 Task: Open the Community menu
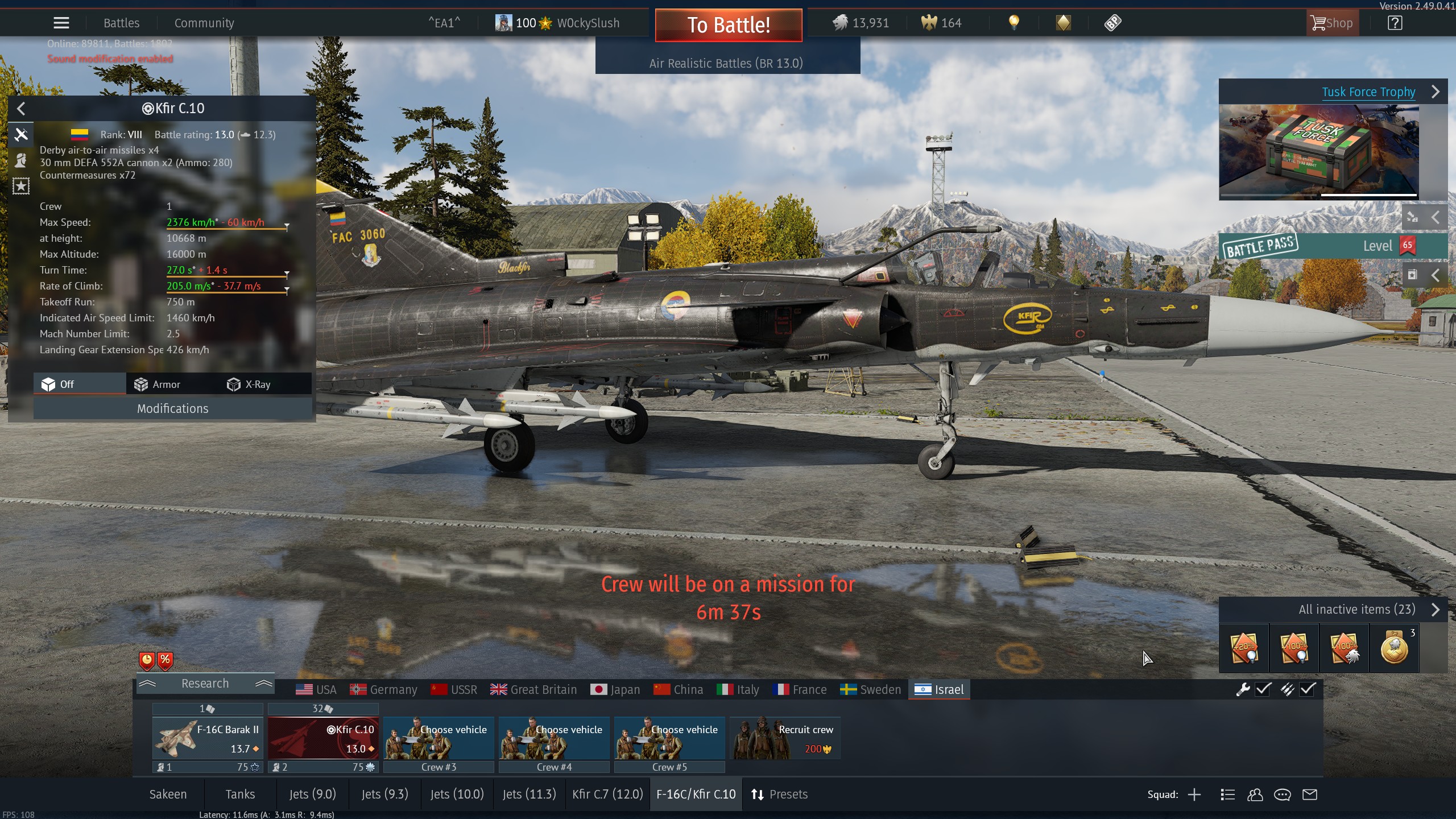click(204, 23)
